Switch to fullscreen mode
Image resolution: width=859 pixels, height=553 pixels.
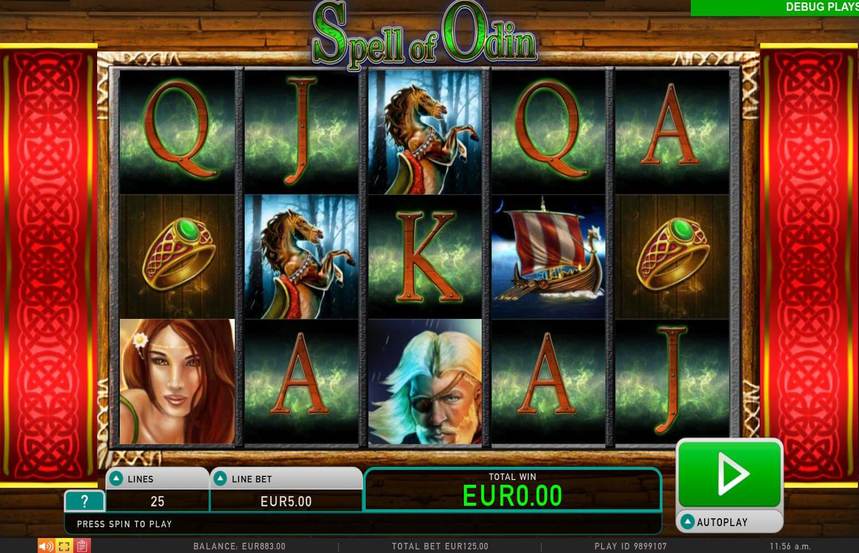tap(63, 546)
